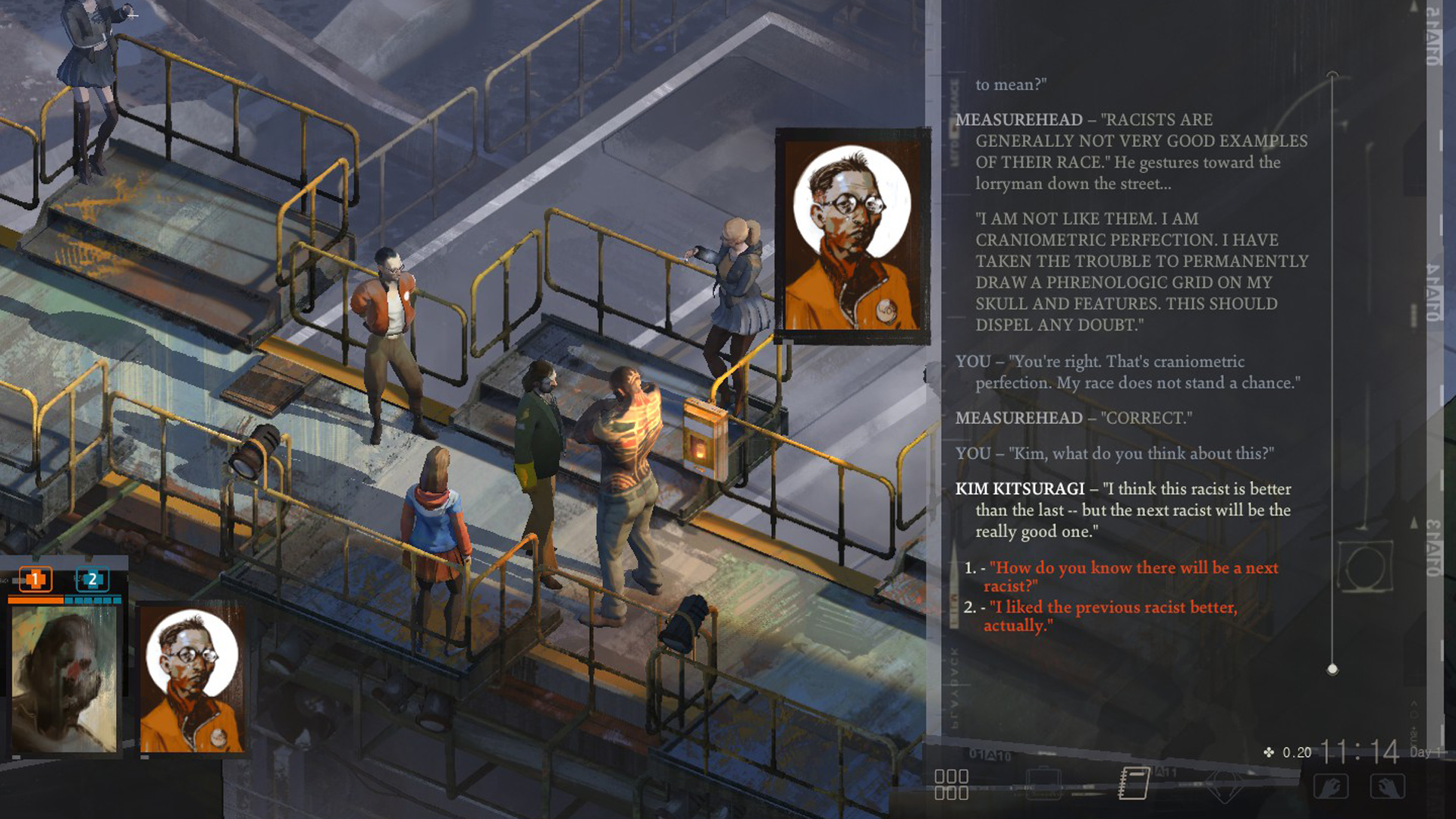Open the Thought Cabinet head icon
This screenshot has height=819, width=1456.
[1223, 786]
